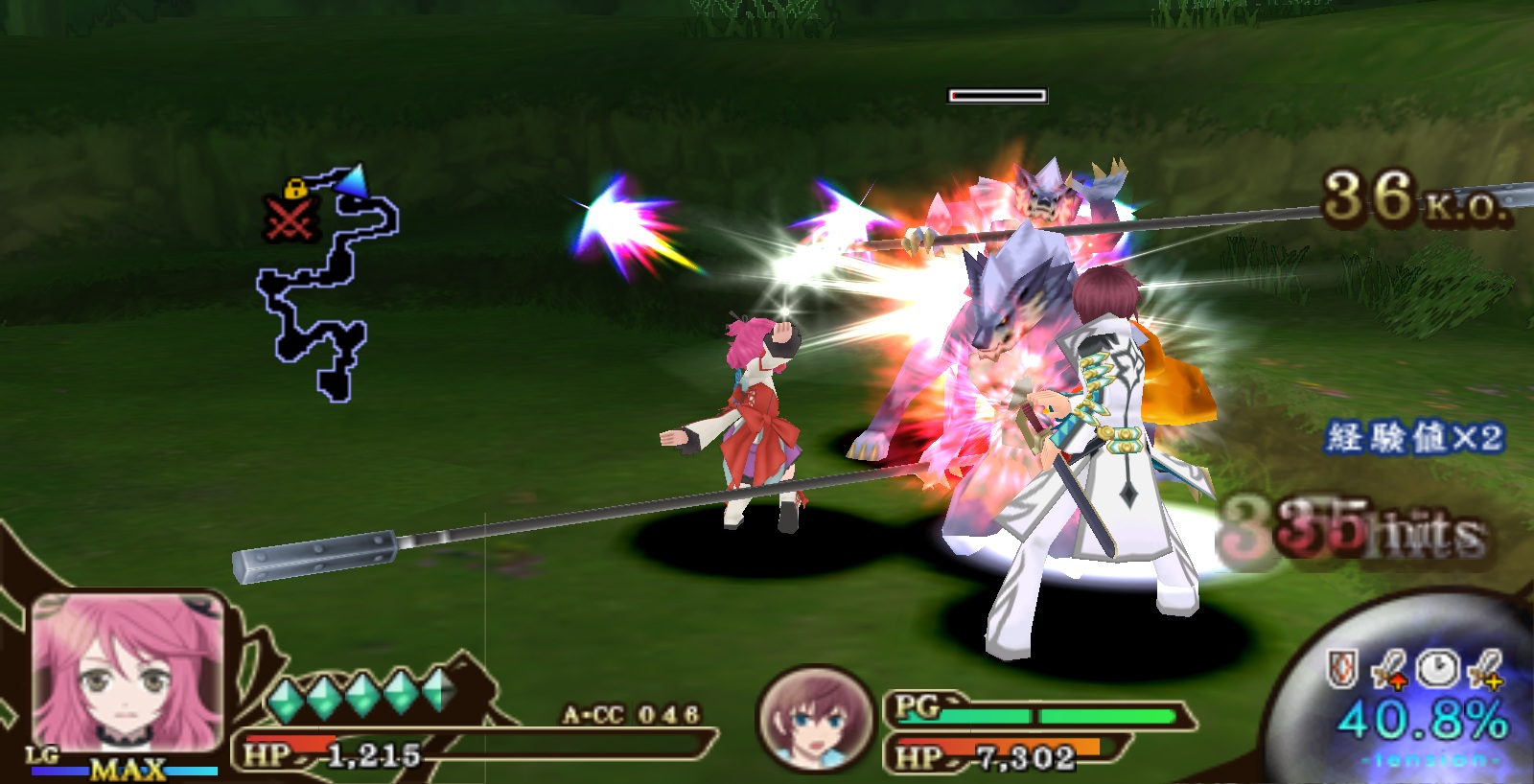The height and width of the screenshot is (784, 1534).
Task: Select the sword with red arrow buff
Action: point(1389,669)
